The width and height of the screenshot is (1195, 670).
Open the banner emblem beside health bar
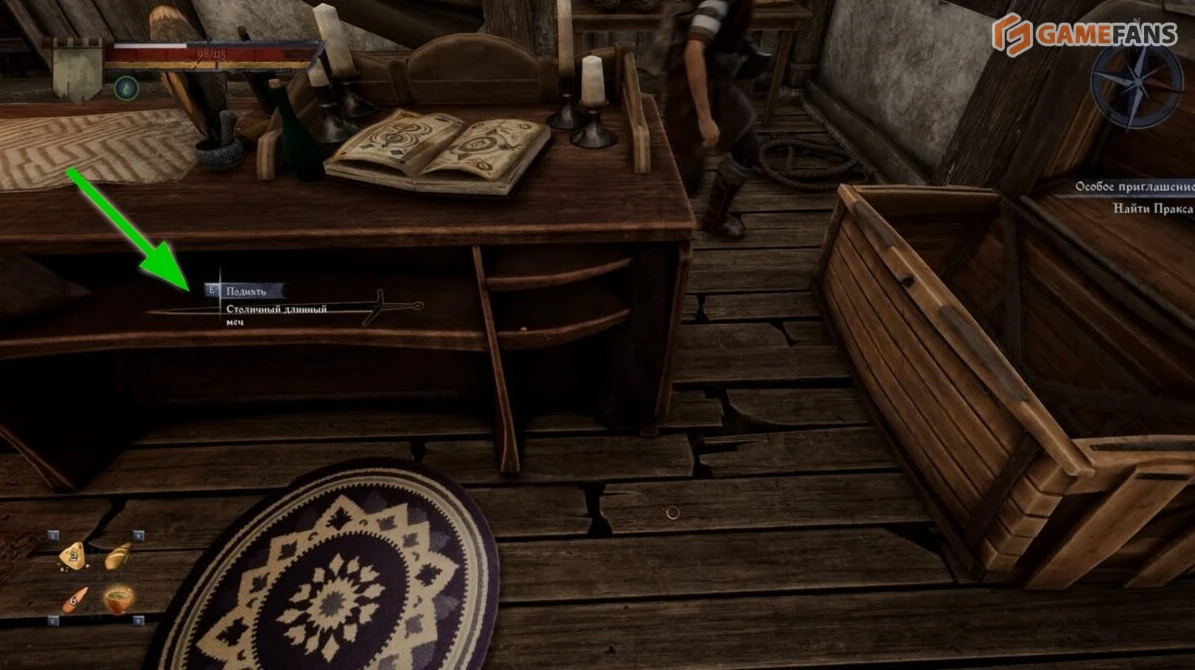tap(75, 70)
